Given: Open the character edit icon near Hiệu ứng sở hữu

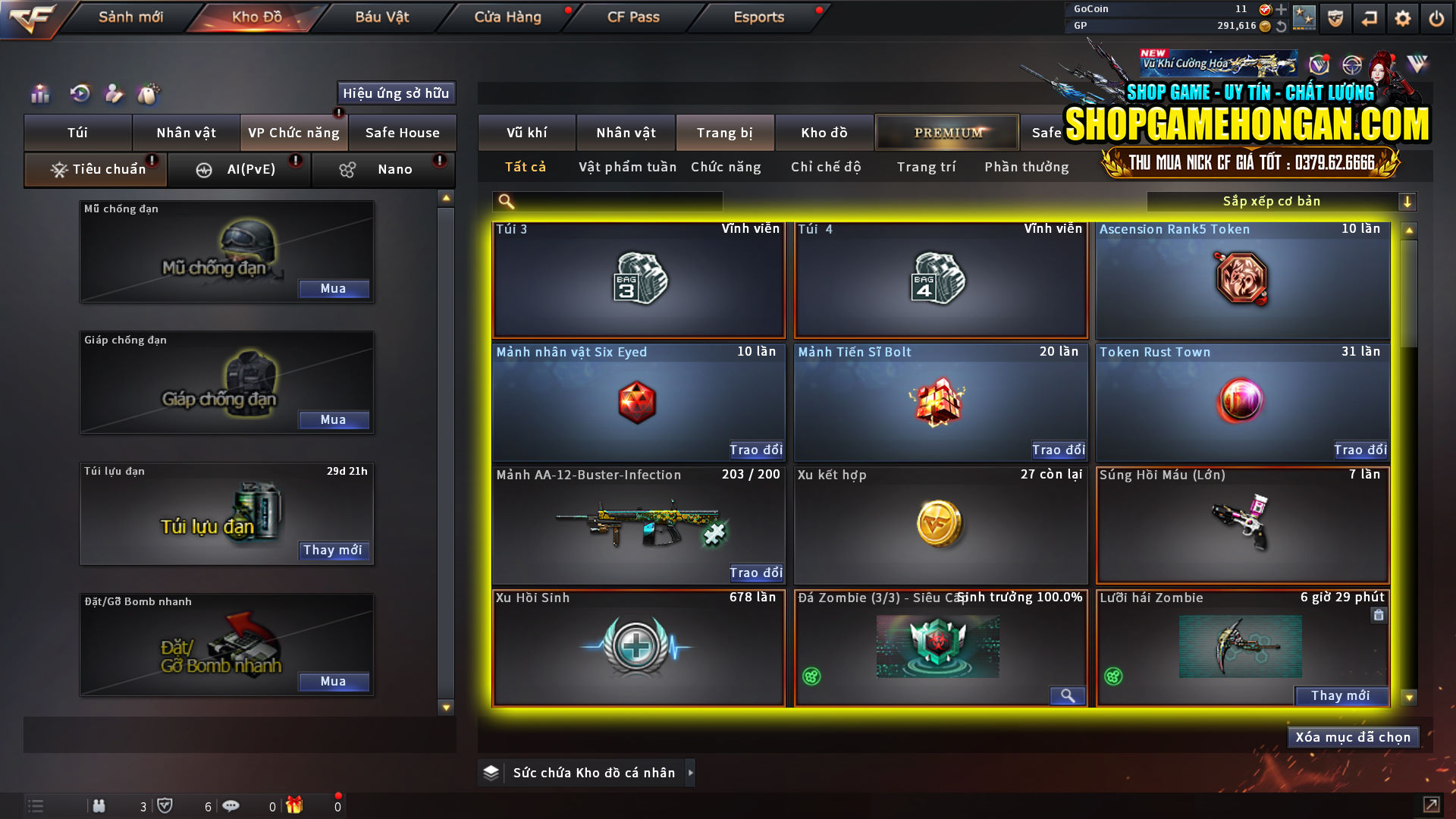Looking at the screenshot, I should (114, 93).
